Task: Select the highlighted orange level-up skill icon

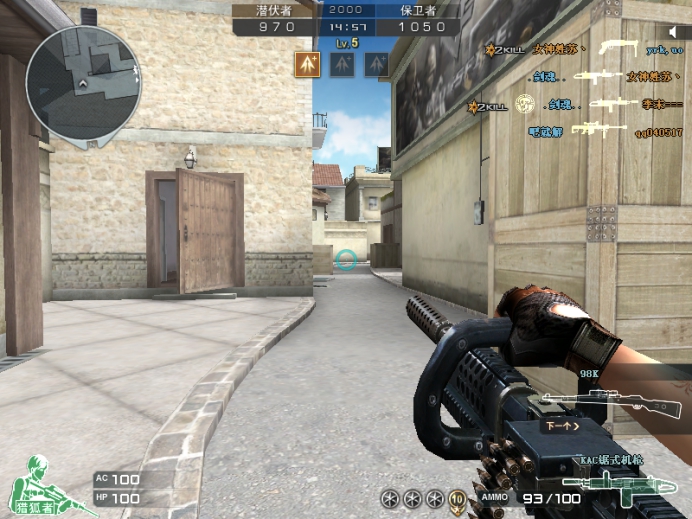Action: (308, 64)
